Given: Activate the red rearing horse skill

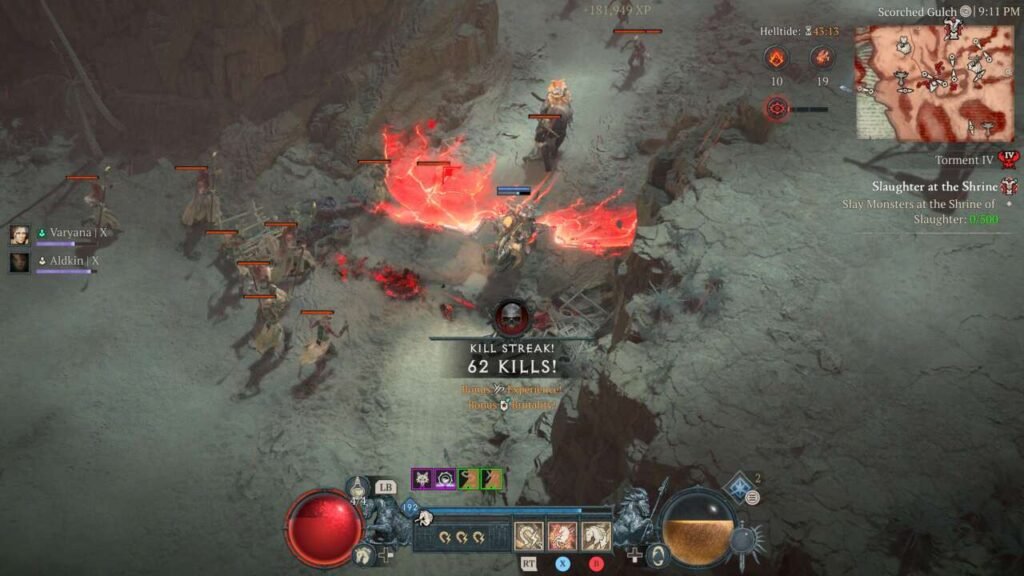Looking at the screenshot, I should (x=562, y=537).
